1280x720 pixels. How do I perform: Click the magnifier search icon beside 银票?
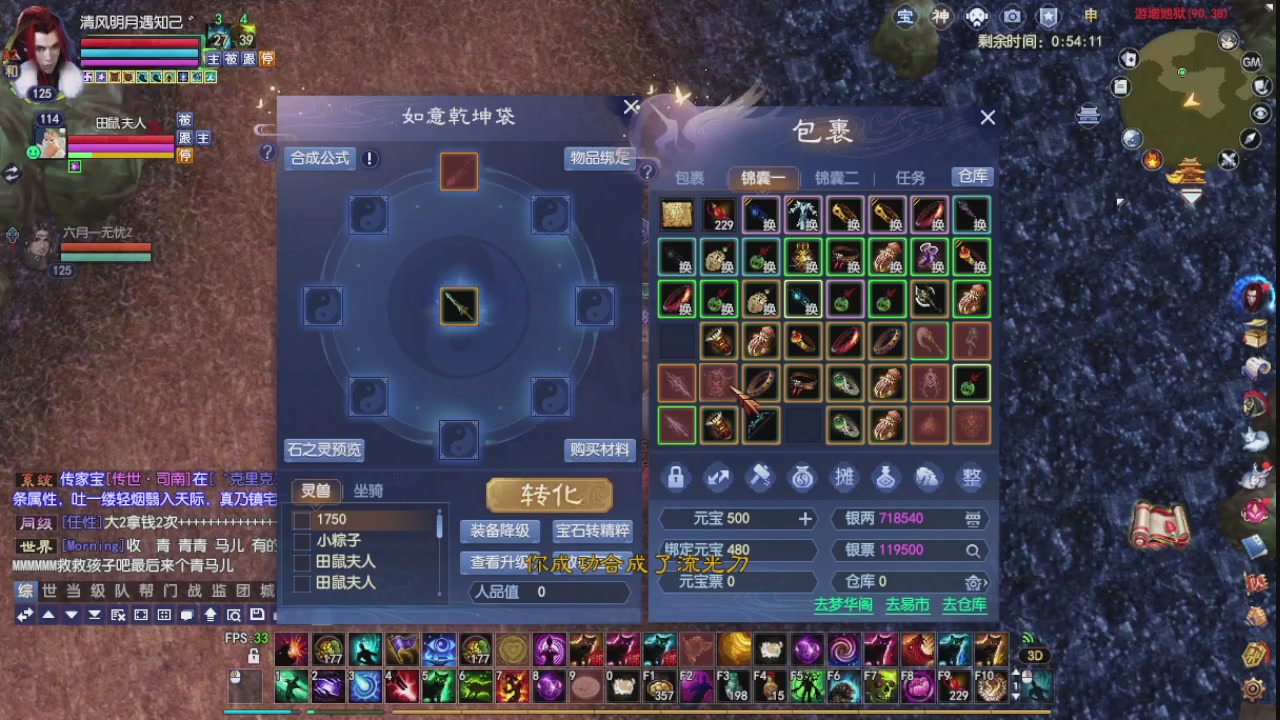pyautogui.click(x=974, y=549)
